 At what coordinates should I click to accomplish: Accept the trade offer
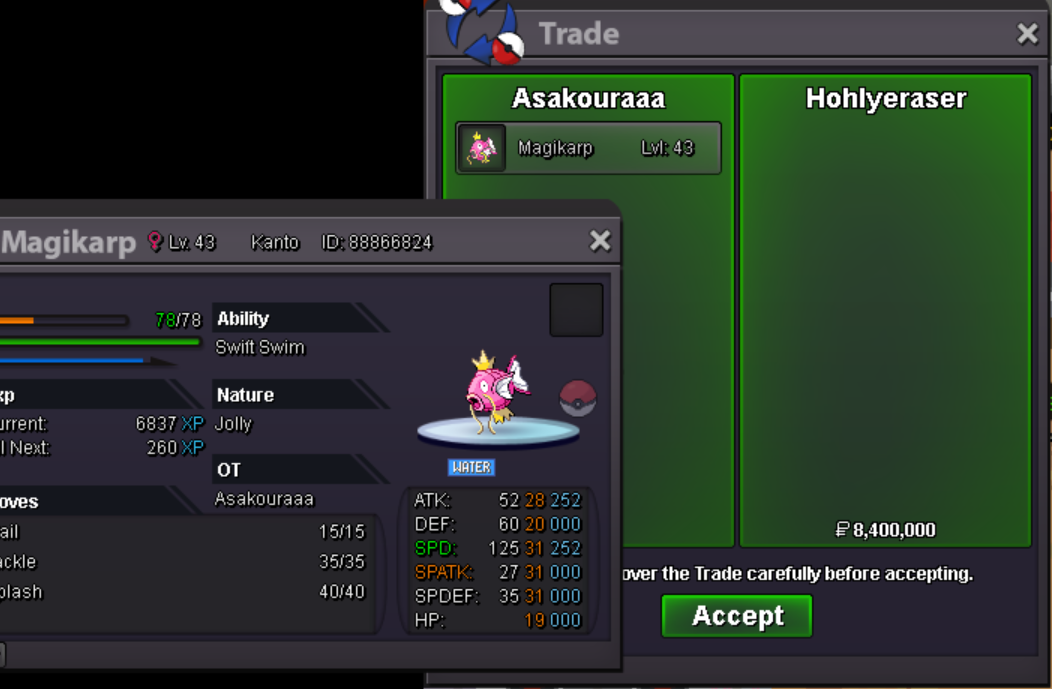pyautogui.click(x=736, y=616)
